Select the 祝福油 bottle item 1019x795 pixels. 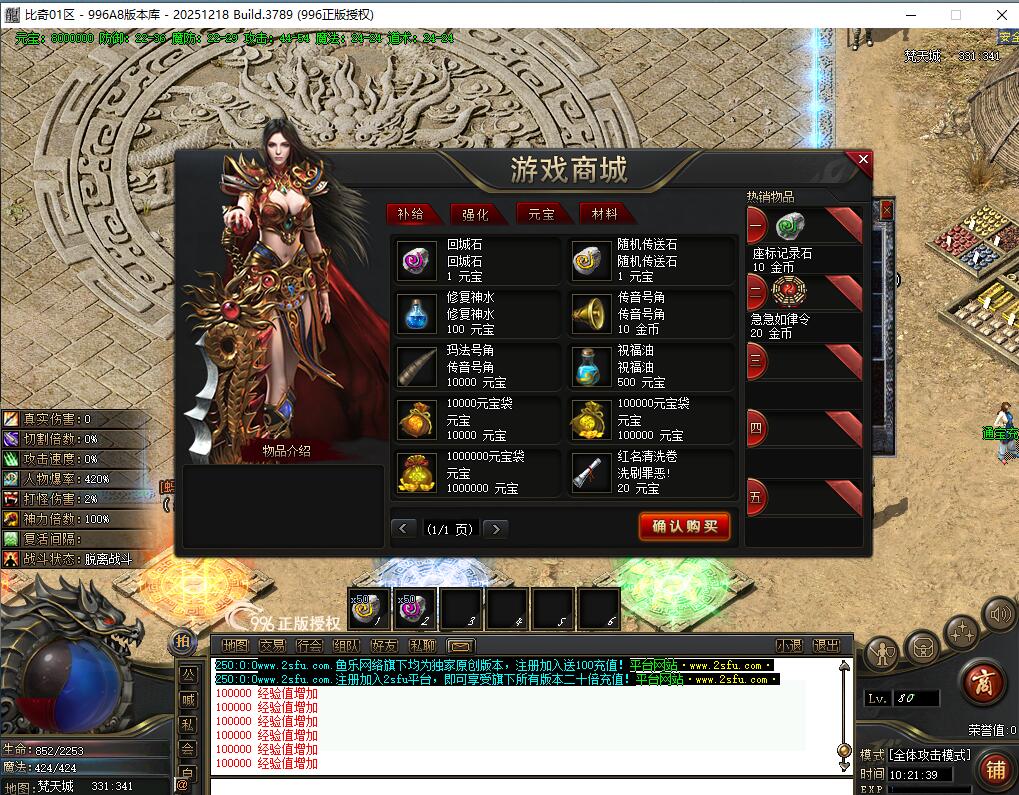pyautogui.click(x=587, y=367)
